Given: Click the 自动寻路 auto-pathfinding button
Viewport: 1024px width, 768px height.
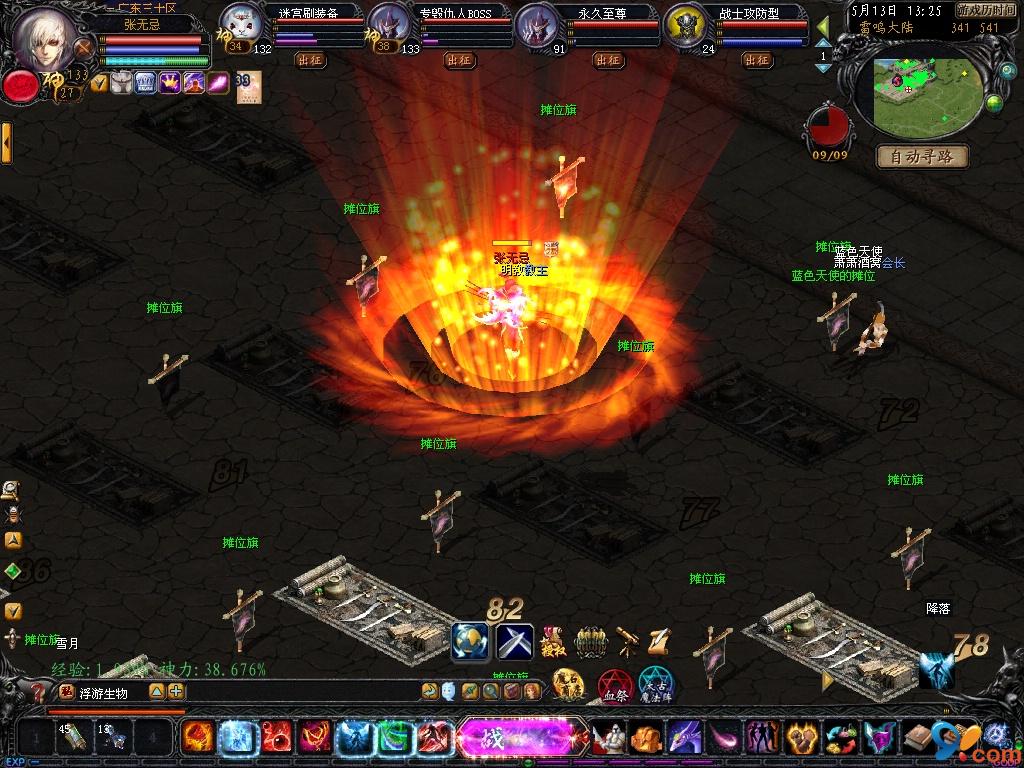Looking at the screenshot, I should tap(922, 156).
